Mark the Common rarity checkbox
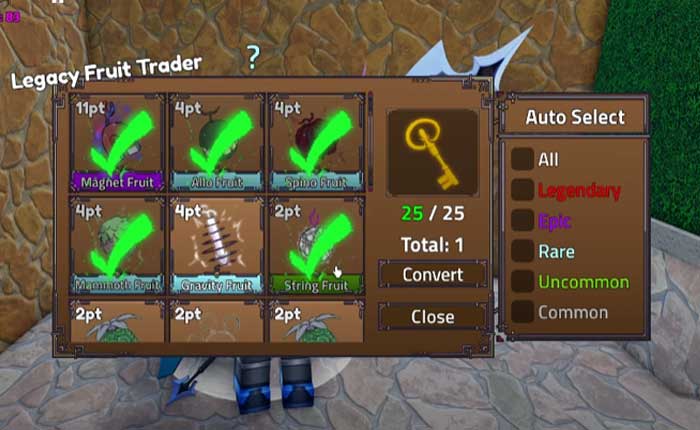This screenshot has width=700, height=430. pos(522,312)
